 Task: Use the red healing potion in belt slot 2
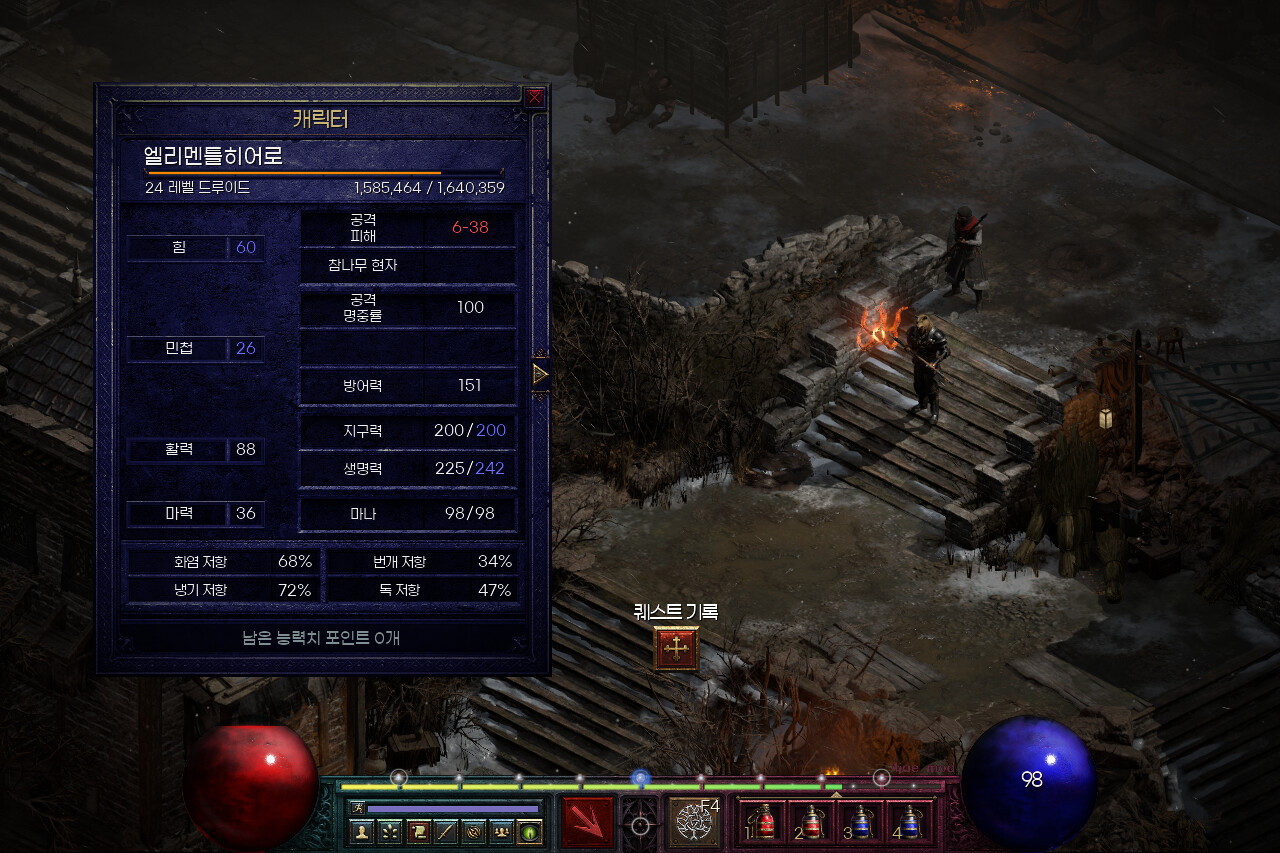[812, 822]
